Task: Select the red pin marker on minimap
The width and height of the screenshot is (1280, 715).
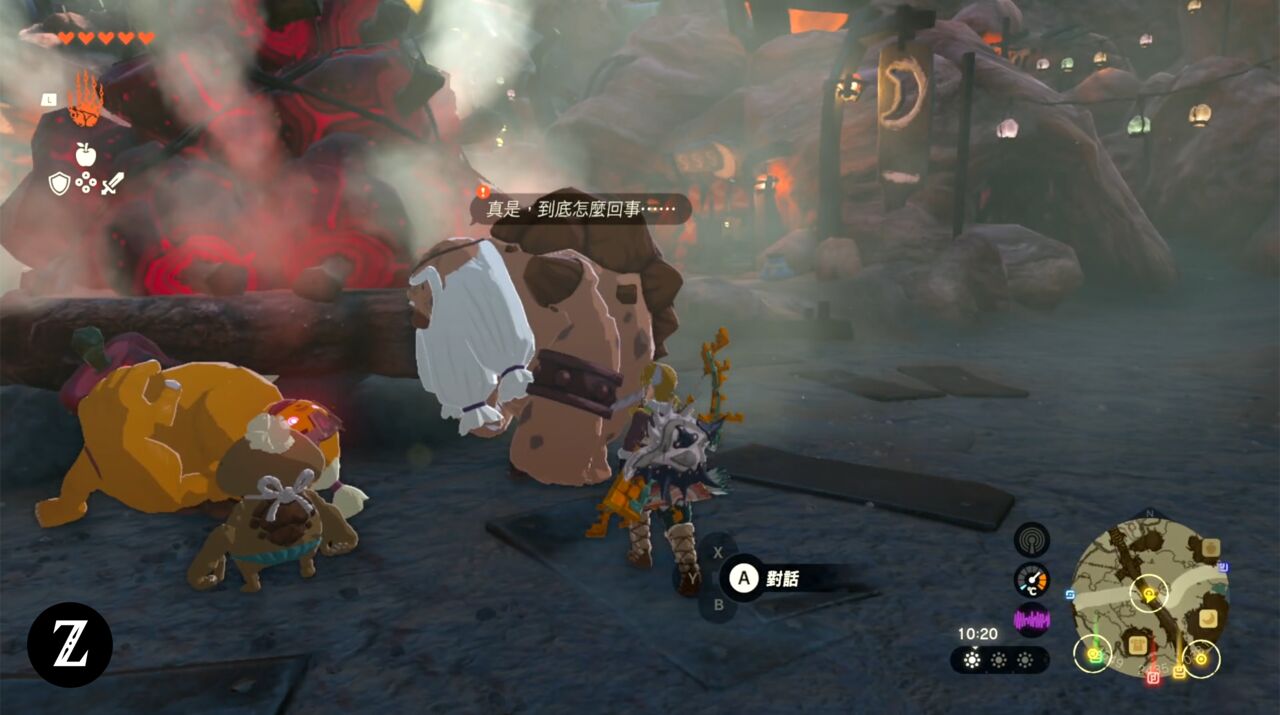Action: point(1153,677)
